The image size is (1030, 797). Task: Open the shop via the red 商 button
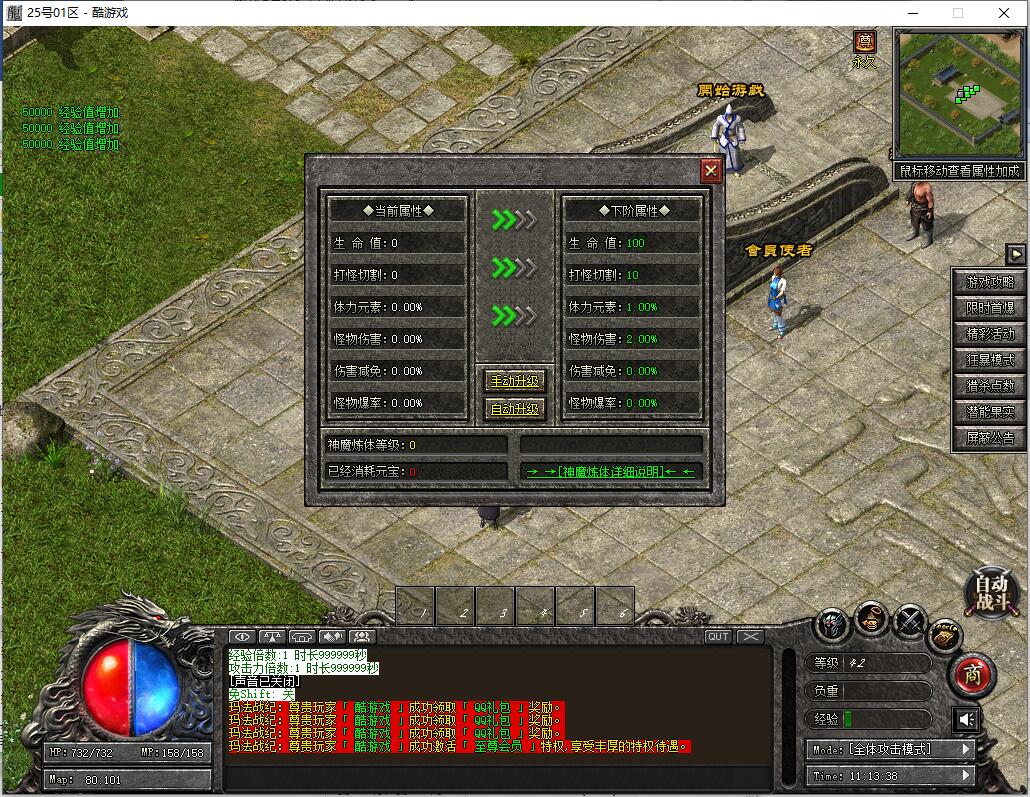(970, 675)
